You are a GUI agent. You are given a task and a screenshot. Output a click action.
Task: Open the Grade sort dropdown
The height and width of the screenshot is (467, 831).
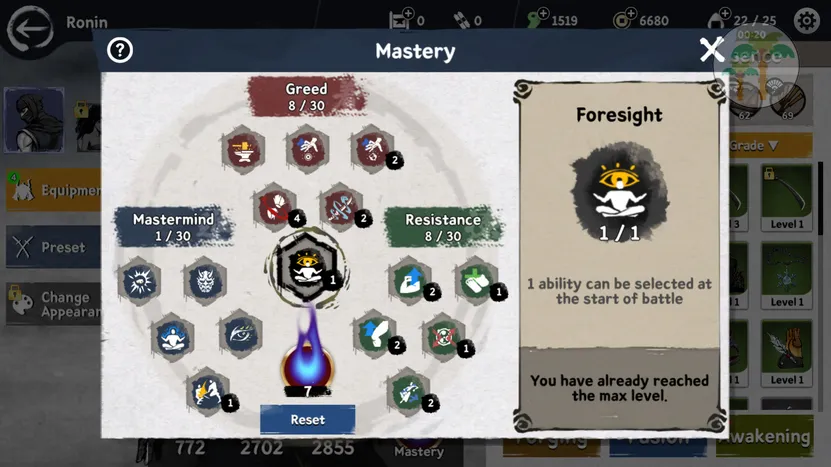click(756, 146)
